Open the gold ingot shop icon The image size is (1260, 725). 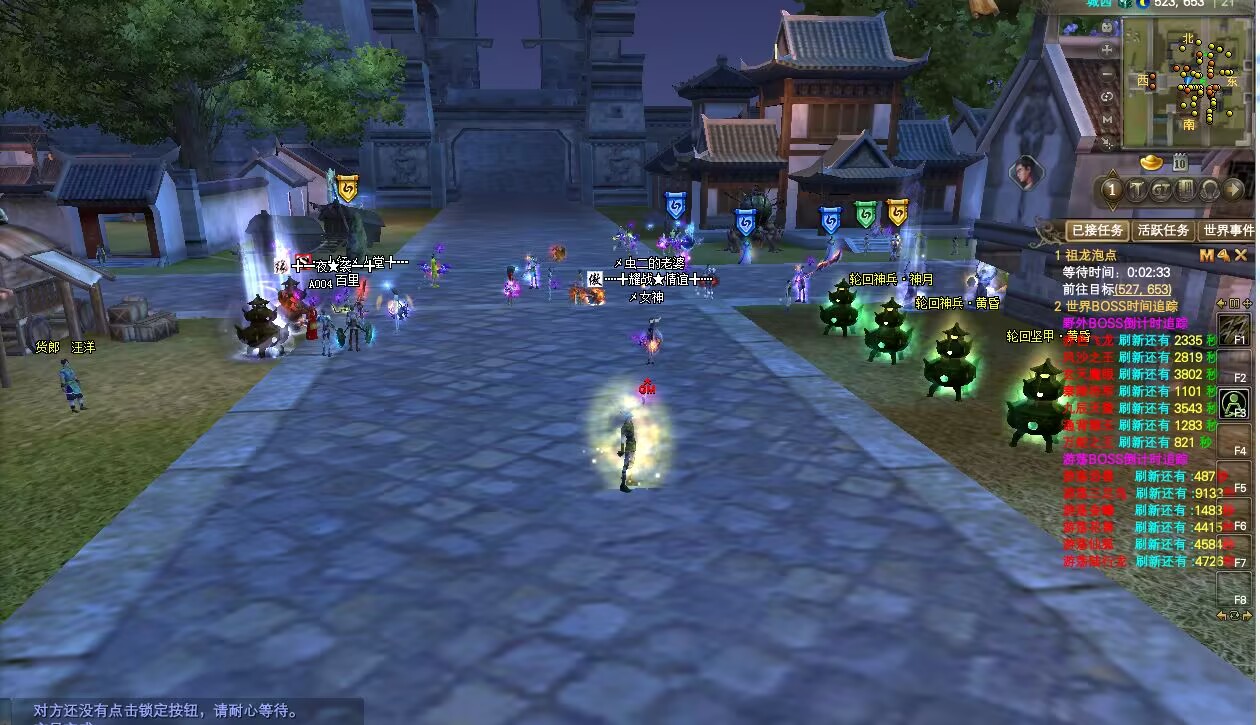pyautogui.click(x=1152, y=162)
